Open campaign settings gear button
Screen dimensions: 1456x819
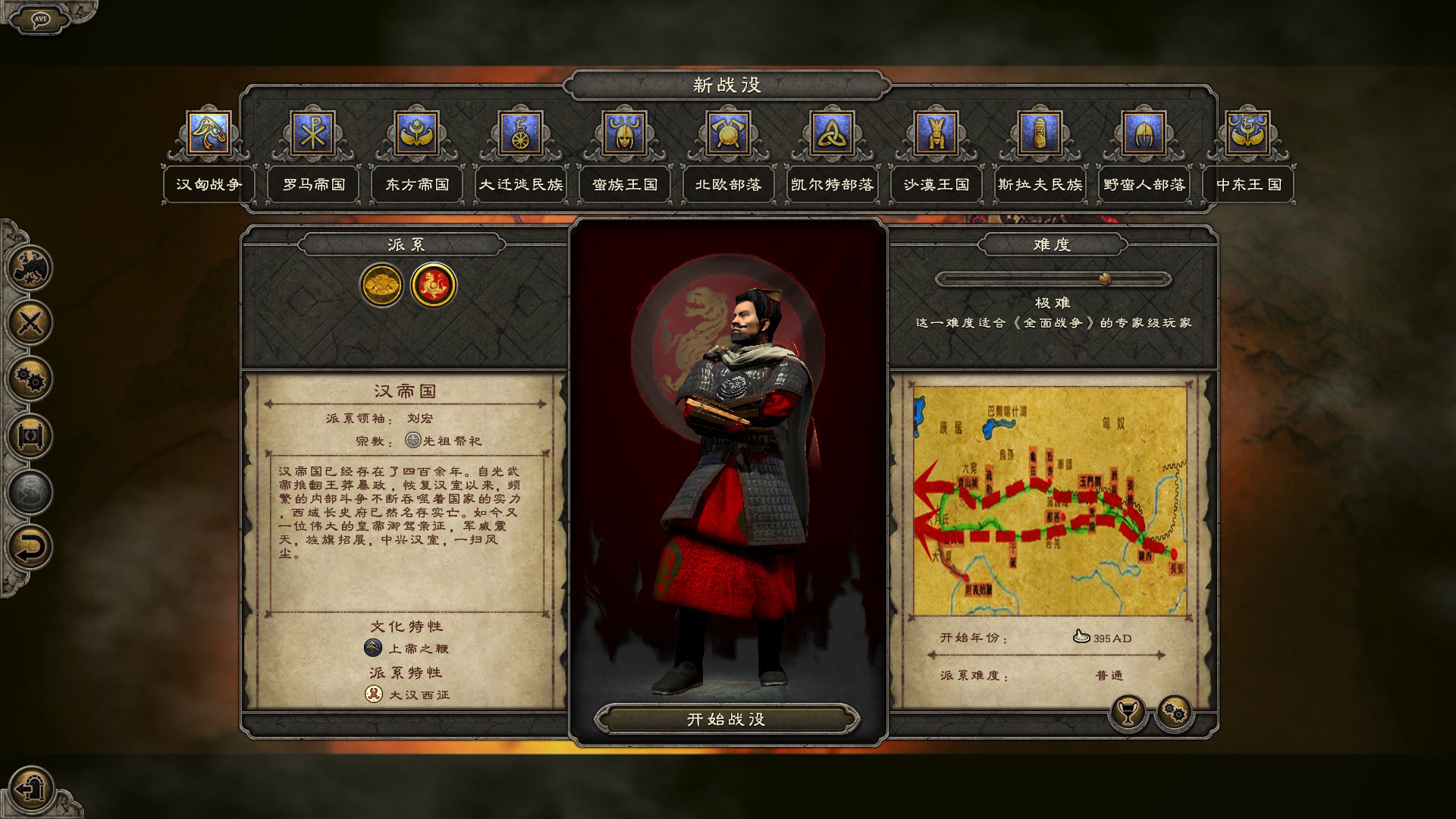[x=1174, y=713]
